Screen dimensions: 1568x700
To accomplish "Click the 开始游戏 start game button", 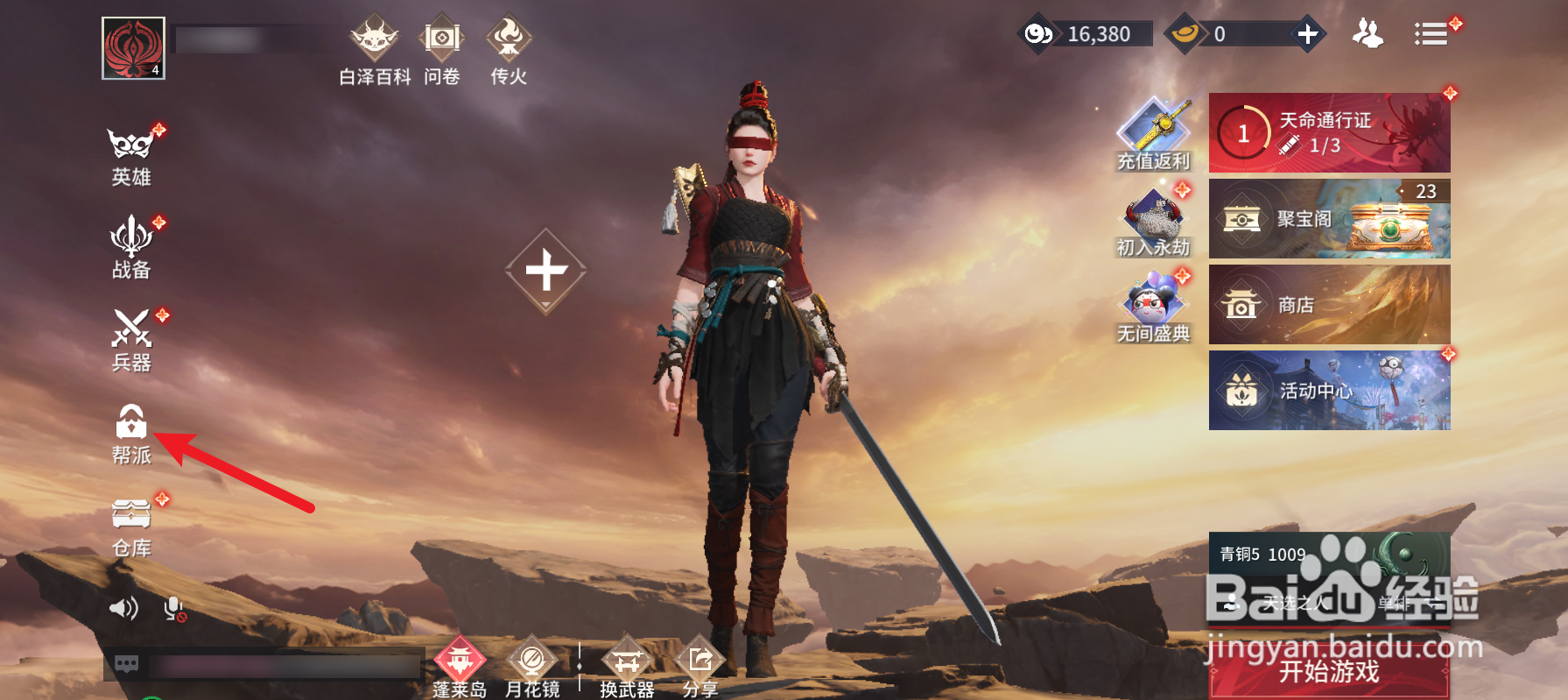I will click(x=1329, y=673).
